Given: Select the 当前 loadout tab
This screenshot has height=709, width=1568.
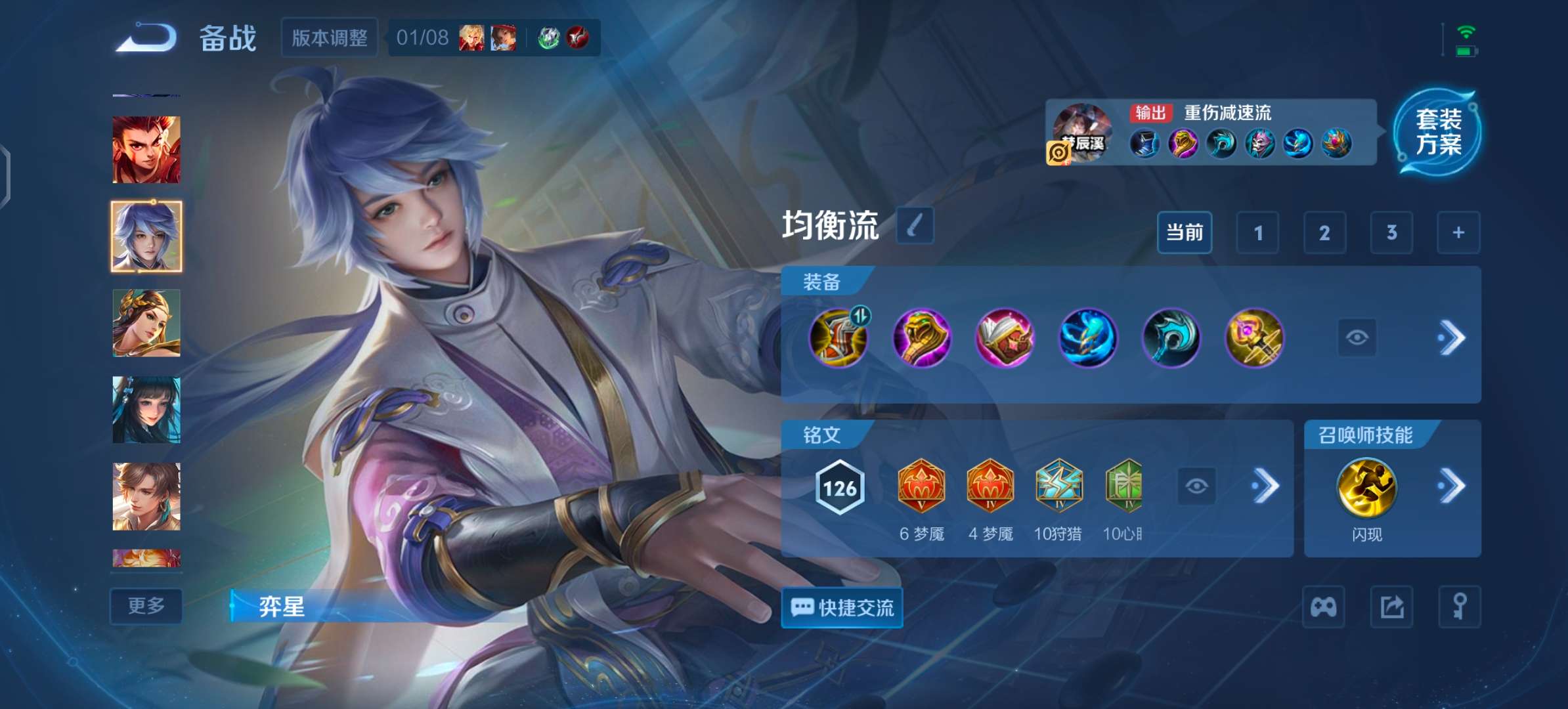Looking at the screenshot, I should click(x=1184, y=232).
